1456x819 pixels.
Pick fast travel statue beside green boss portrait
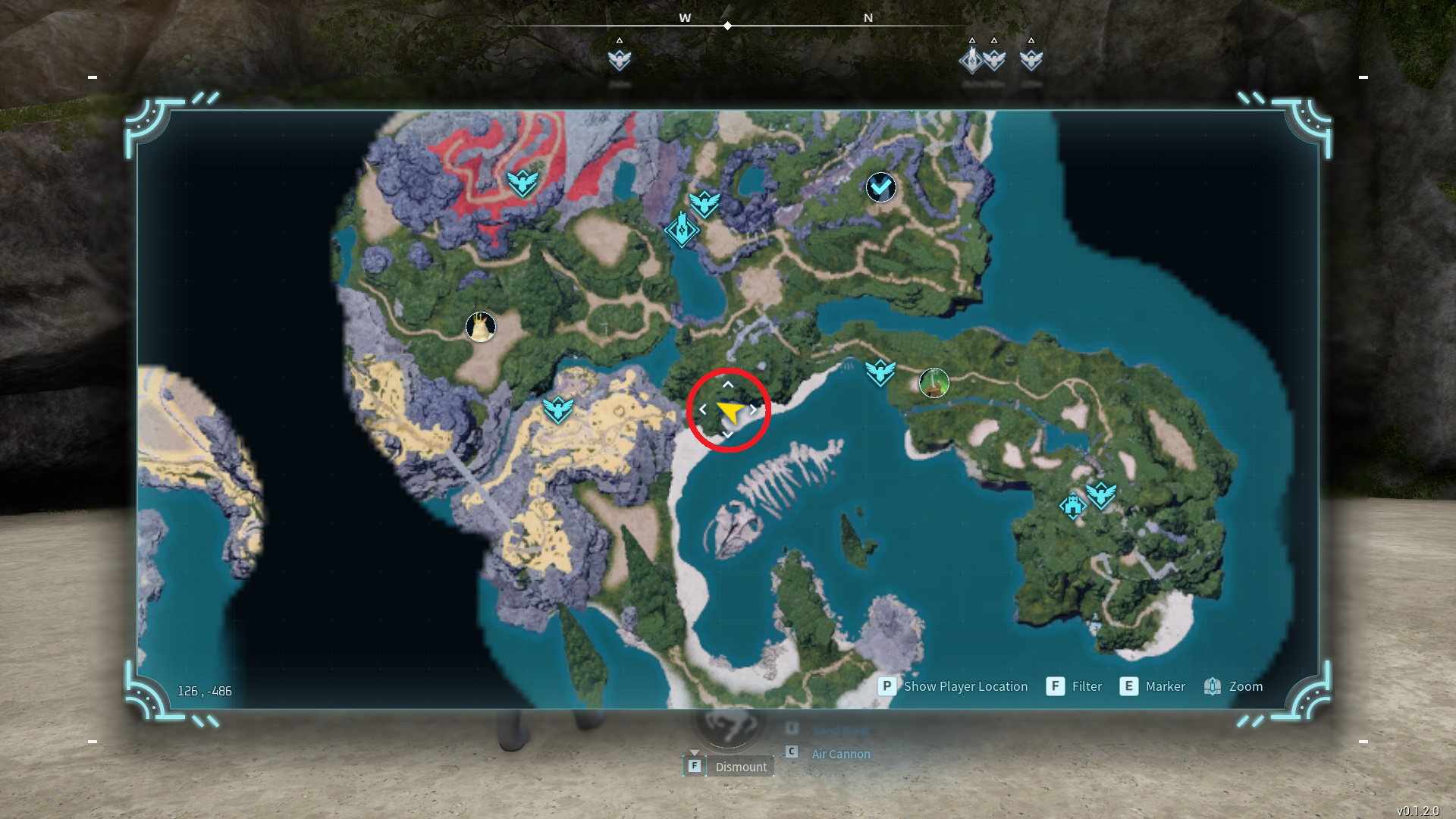click(x=880, y=372)
